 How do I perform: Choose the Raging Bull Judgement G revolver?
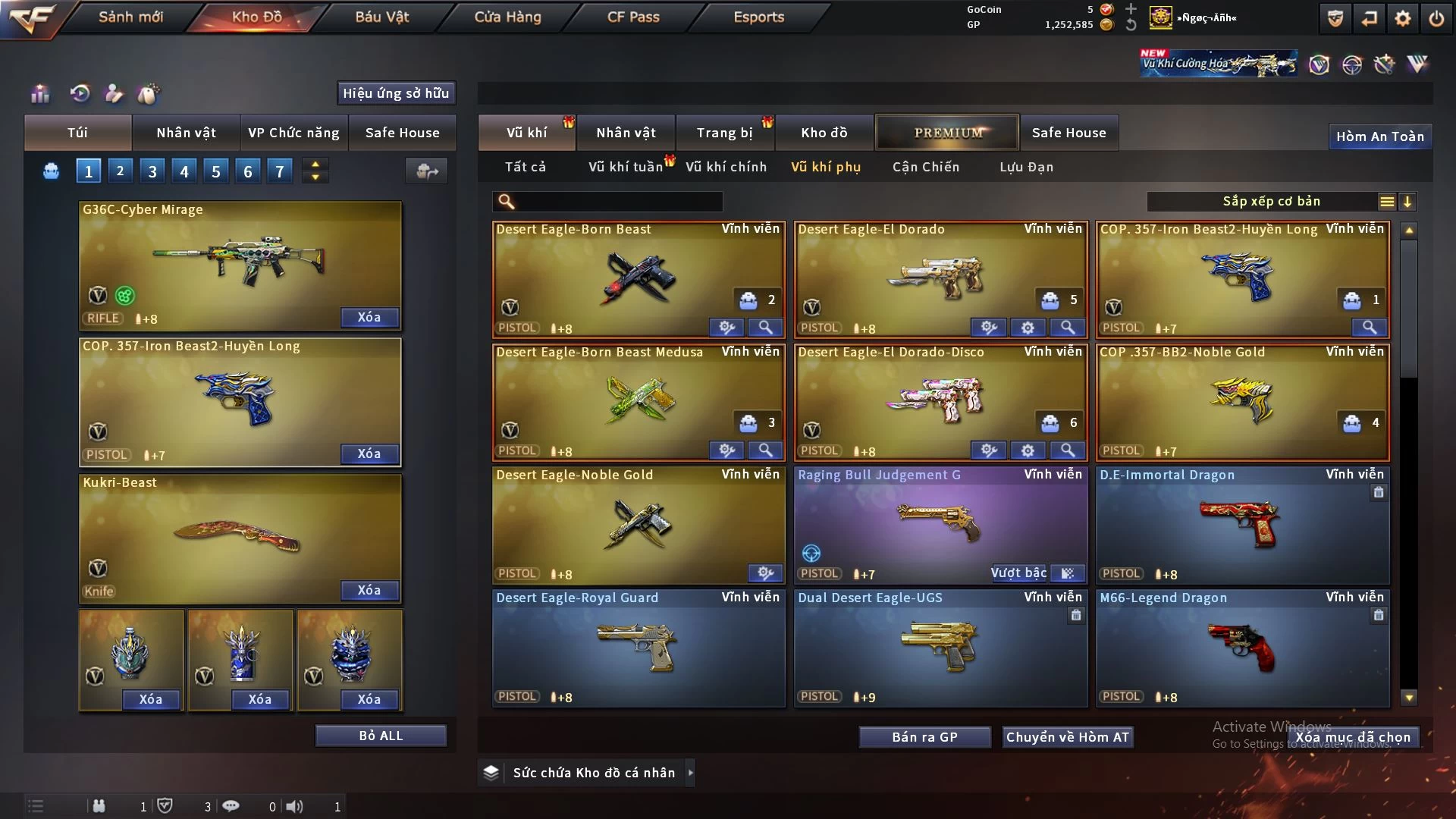click(940, 524)
